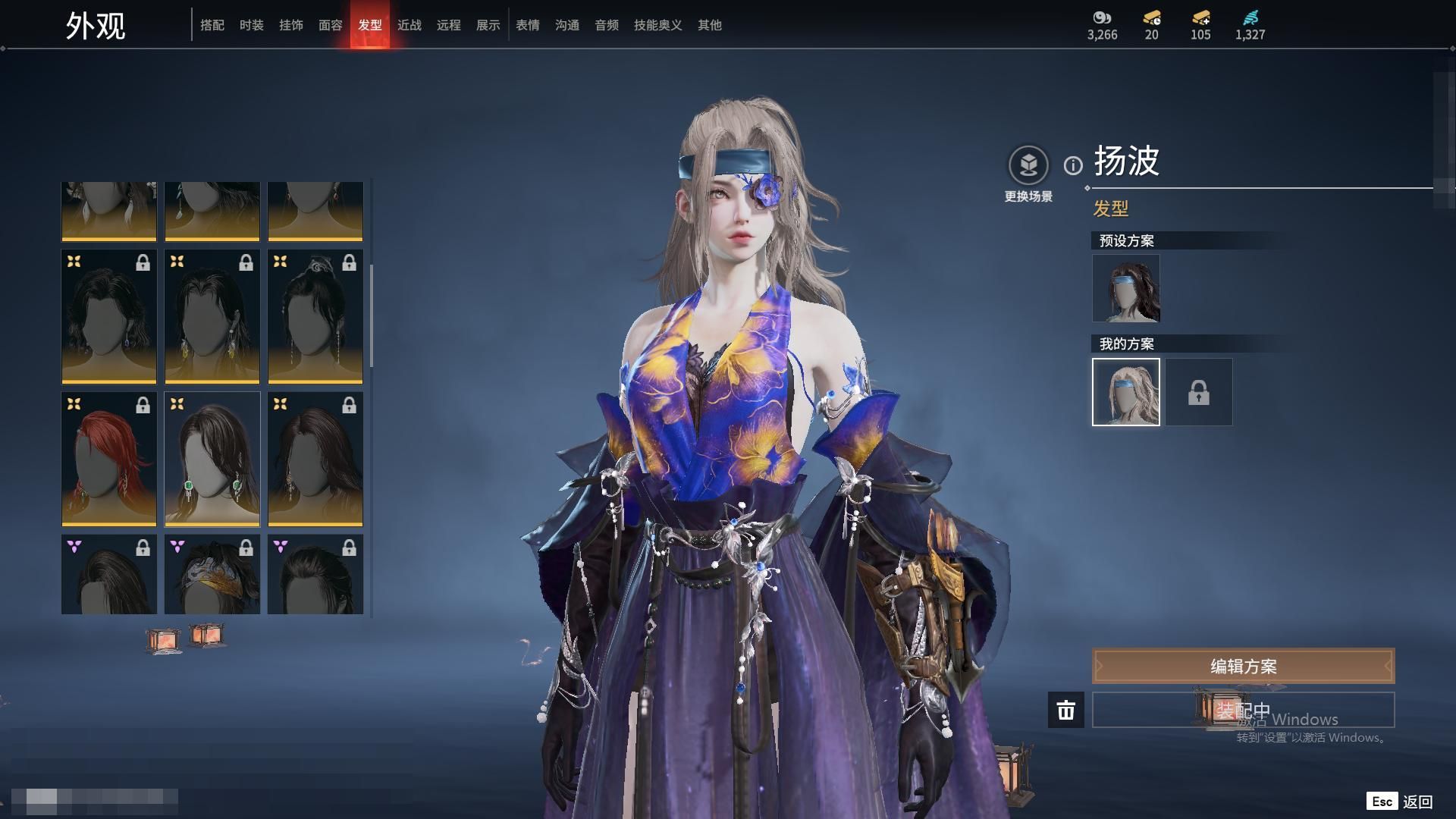Viewport: 1456px width, 819px height.
Task: Open 编辑方案 to edit the scheme
Action: [x=1243, y=666]
